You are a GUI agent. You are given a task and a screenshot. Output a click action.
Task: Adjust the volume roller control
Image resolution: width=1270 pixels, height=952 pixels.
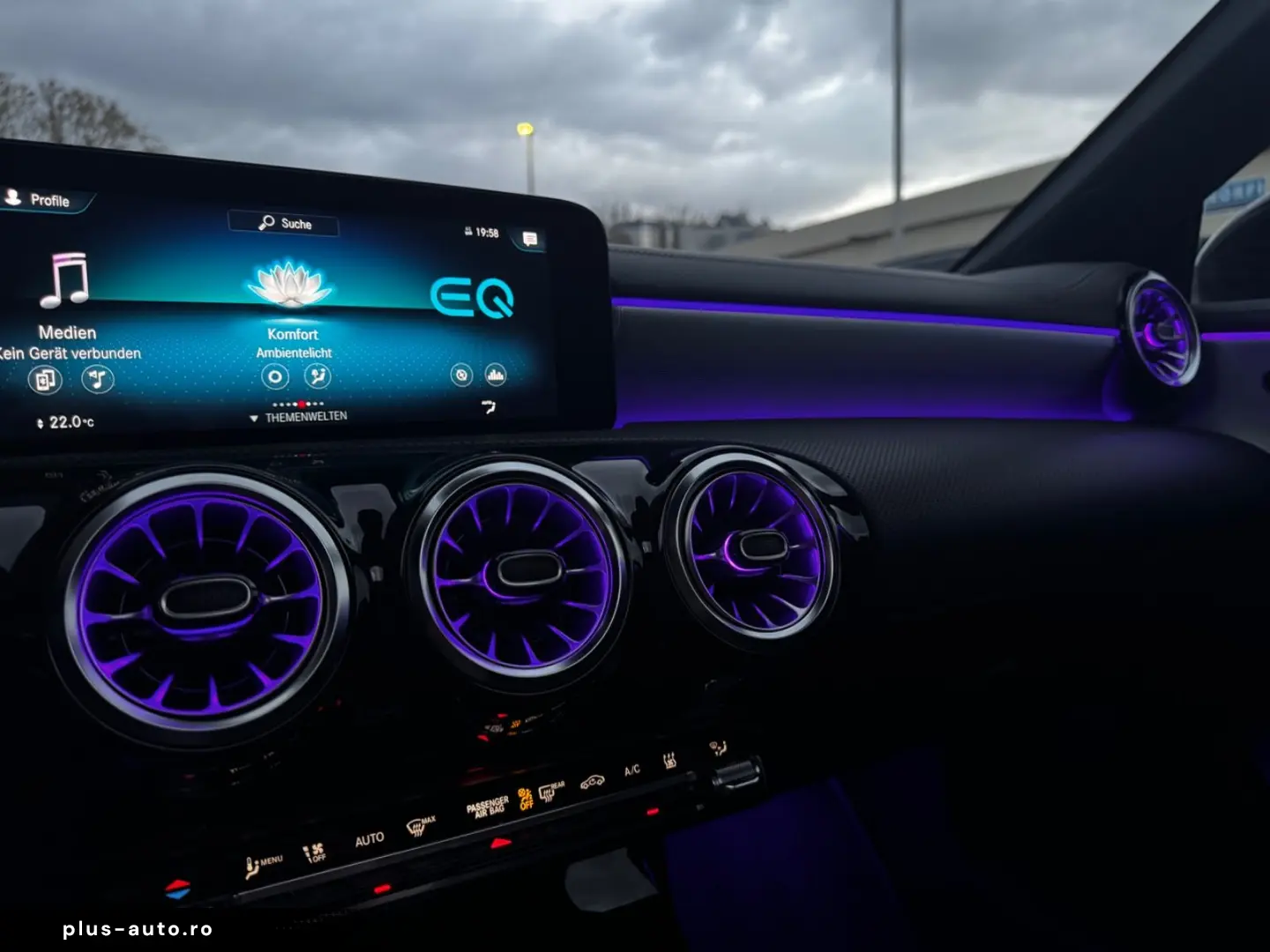[735, 772]
